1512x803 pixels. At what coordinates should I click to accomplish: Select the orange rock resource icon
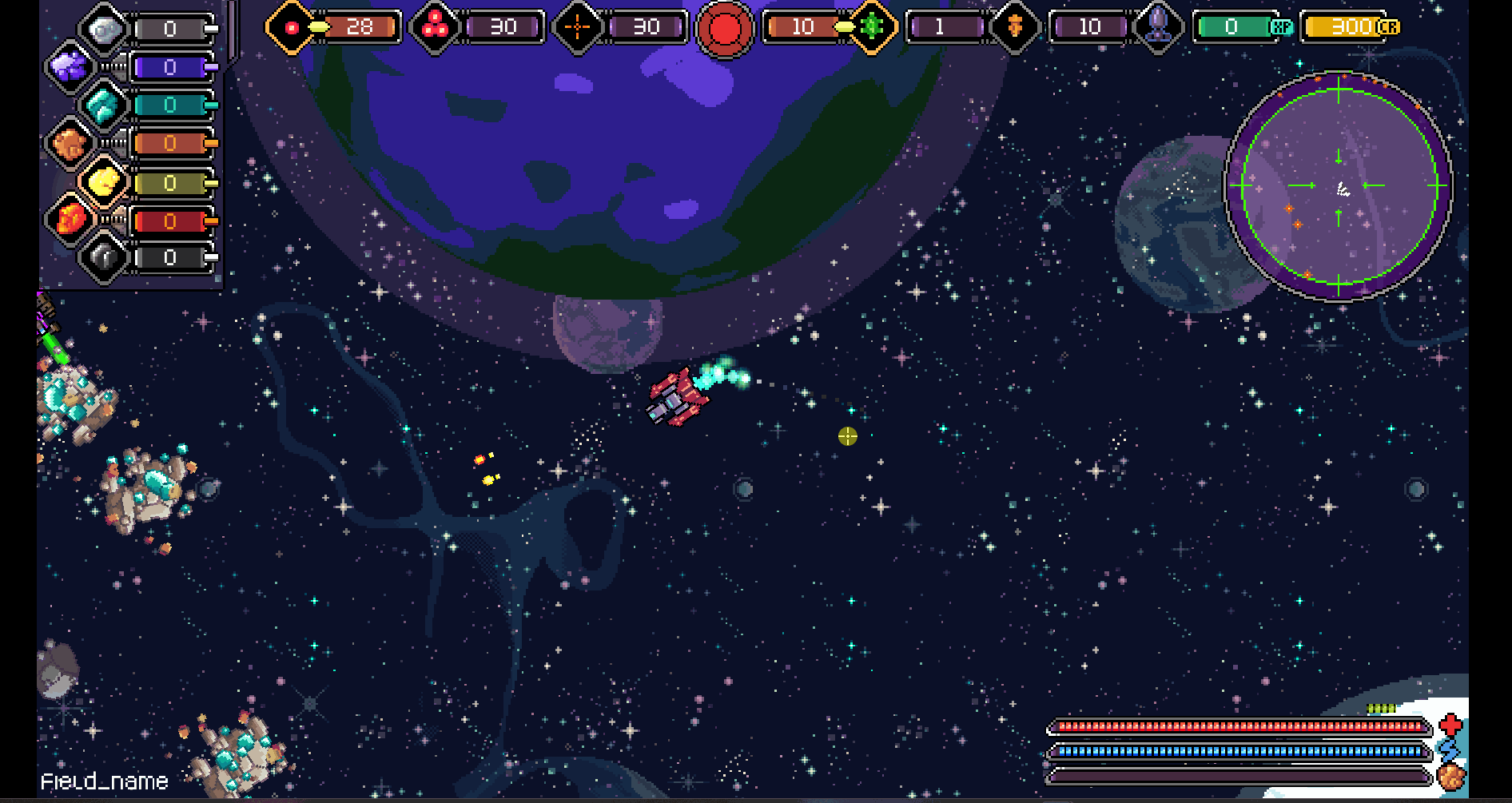point(70,144)
